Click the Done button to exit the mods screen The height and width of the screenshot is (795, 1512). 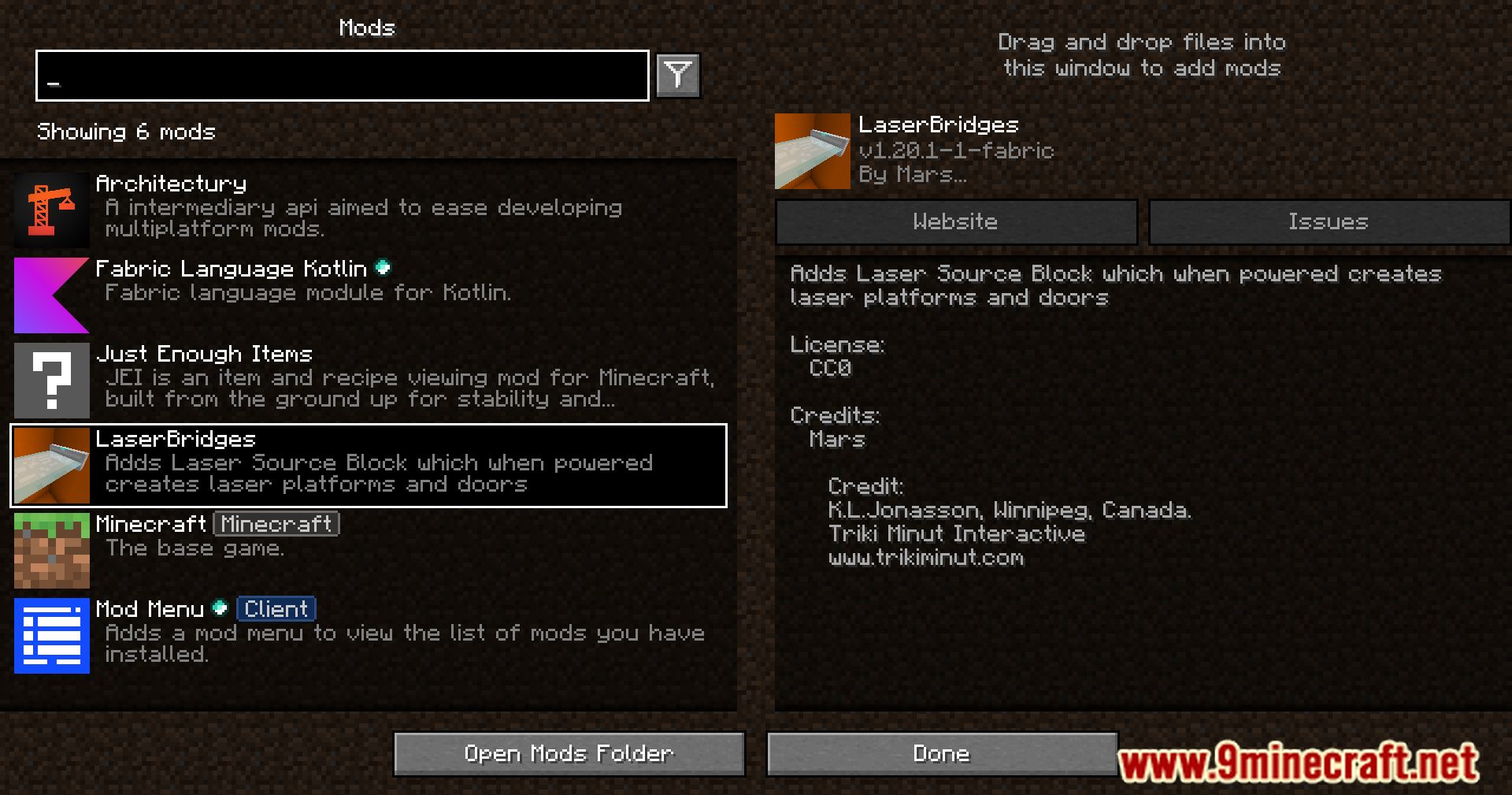[940, 753]
